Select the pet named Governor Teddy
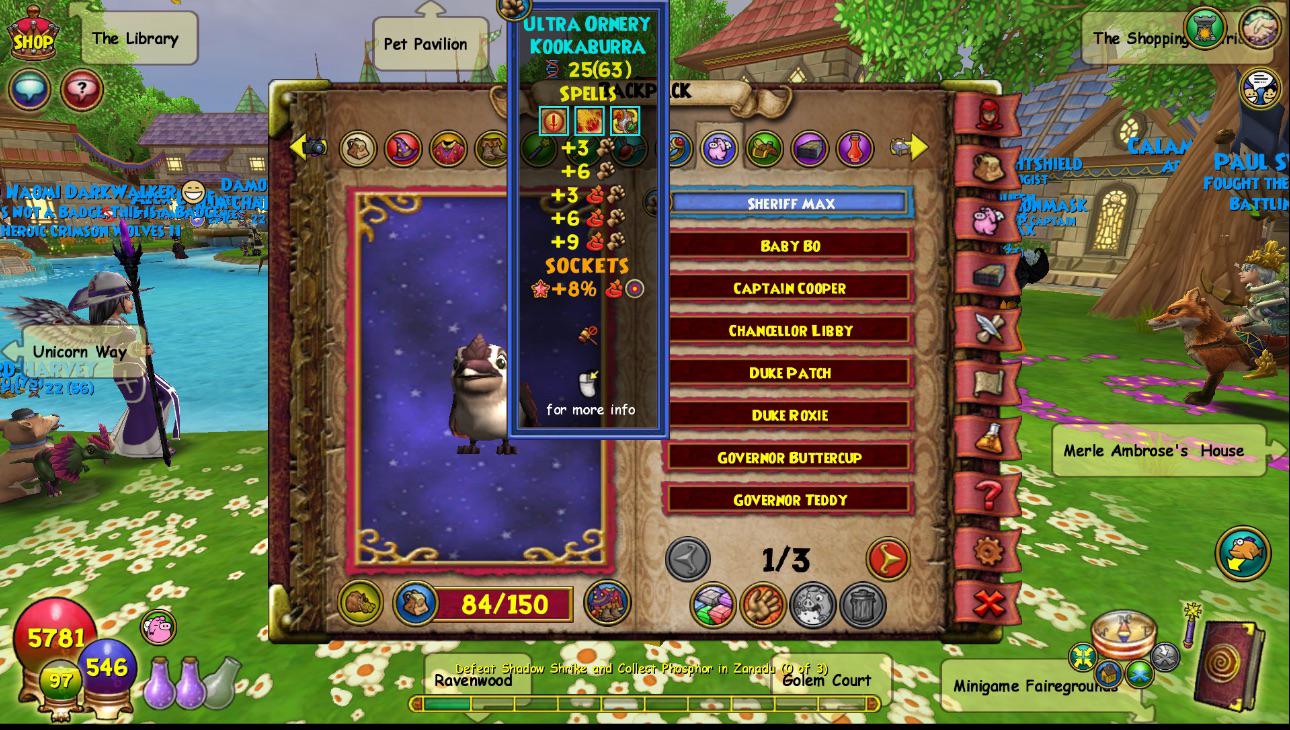1290x730 pixels. pos(789,499)
